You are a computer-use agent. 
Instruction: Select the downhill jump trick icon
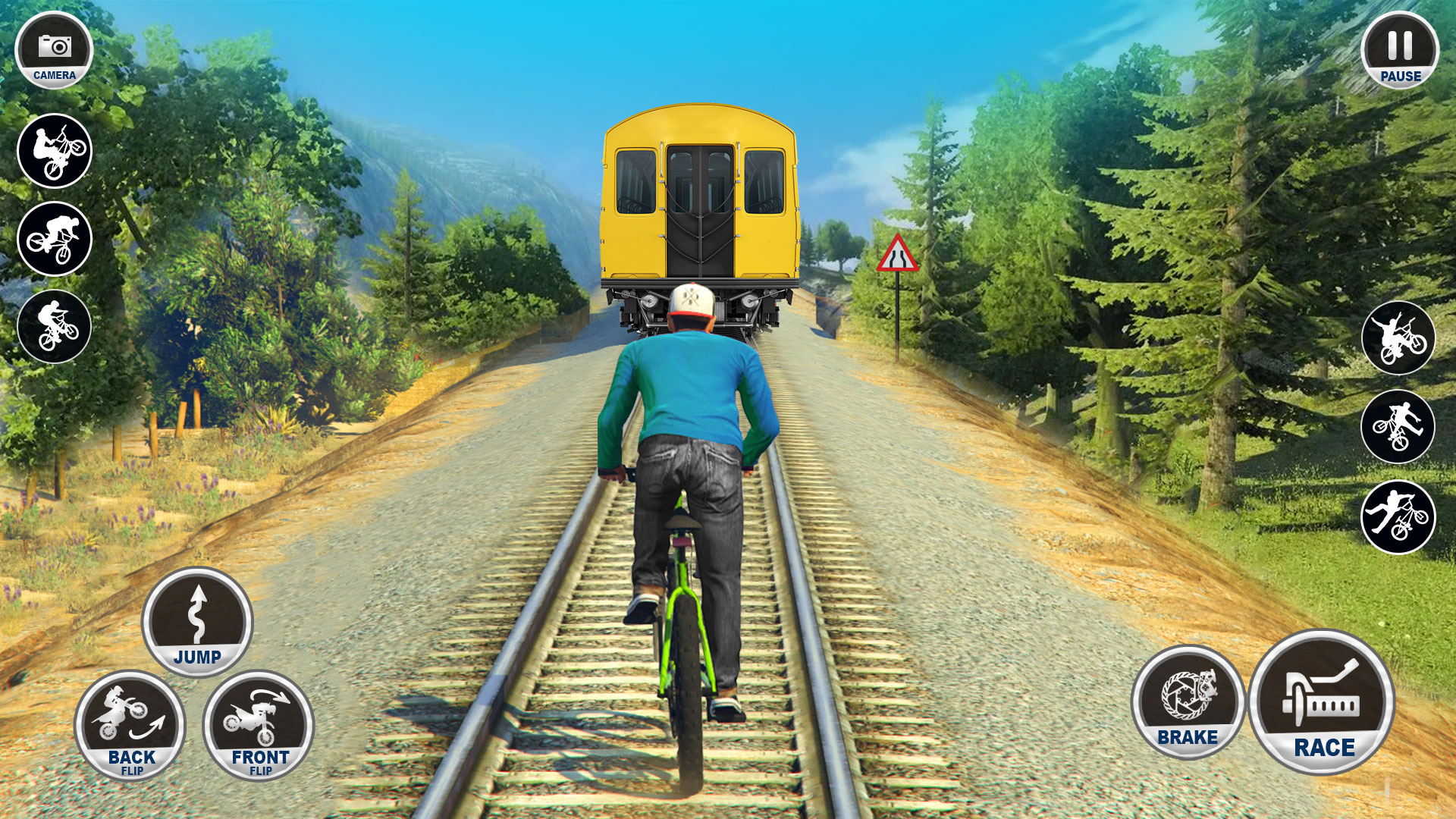[53, 237]
